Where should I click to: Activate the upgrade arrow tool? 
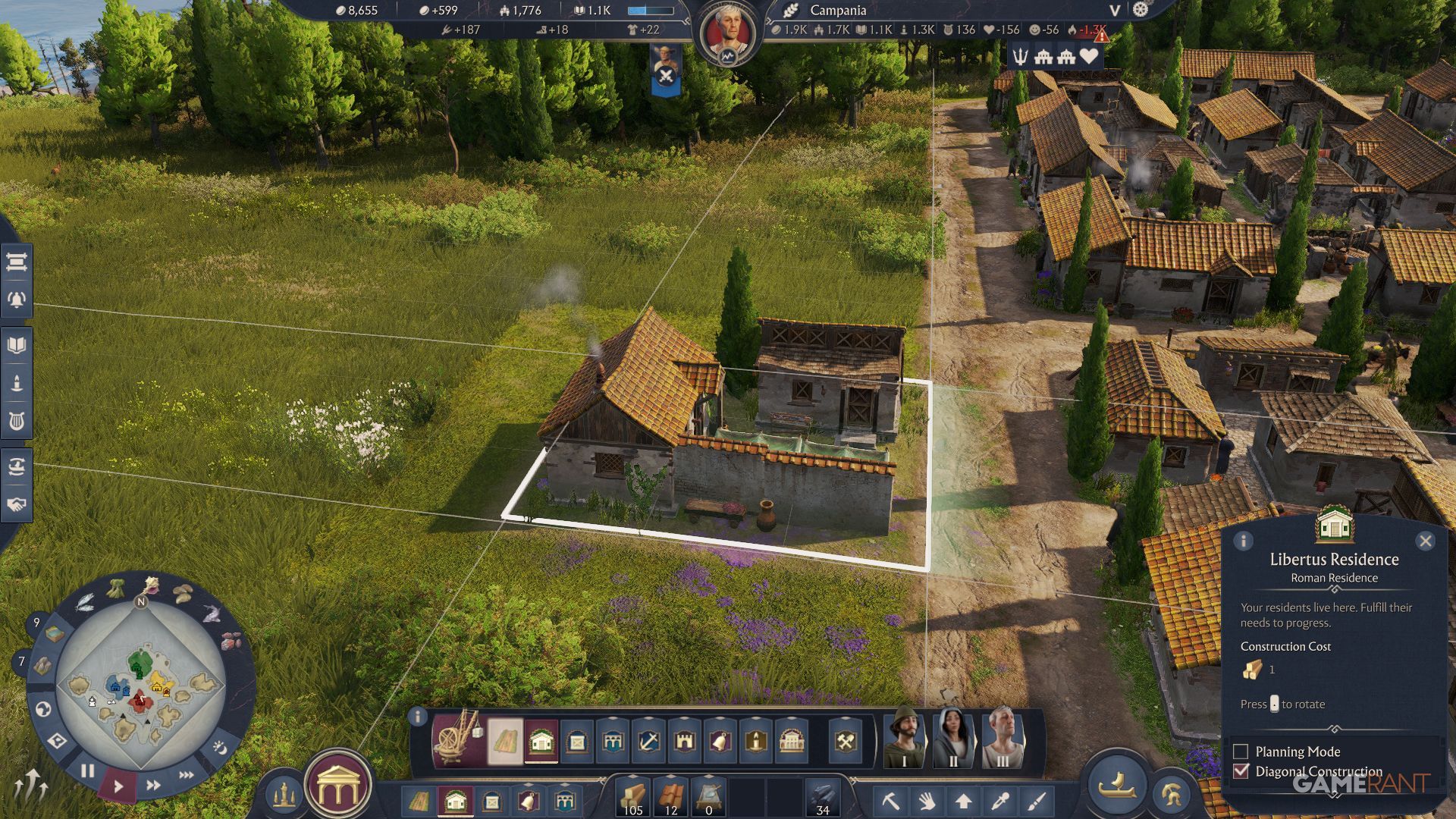(x=963, y=801)
